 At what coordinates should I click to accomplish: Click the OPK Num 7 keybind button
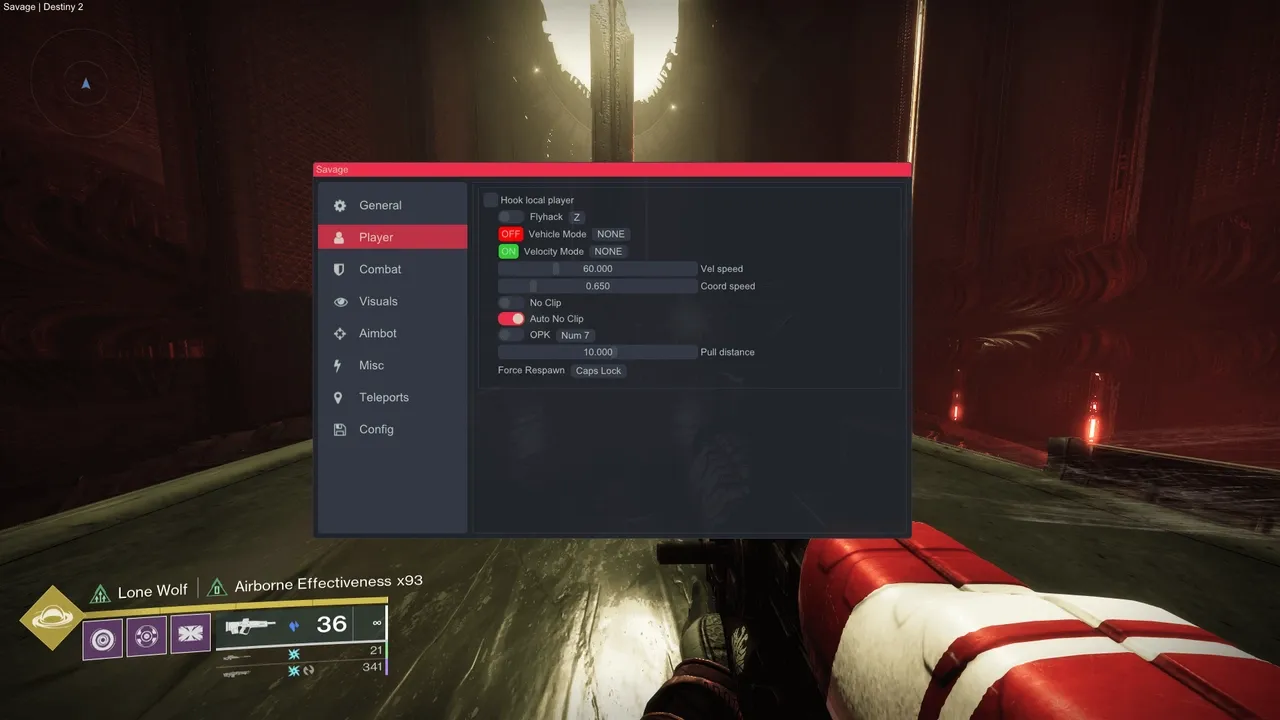(575, 335)
